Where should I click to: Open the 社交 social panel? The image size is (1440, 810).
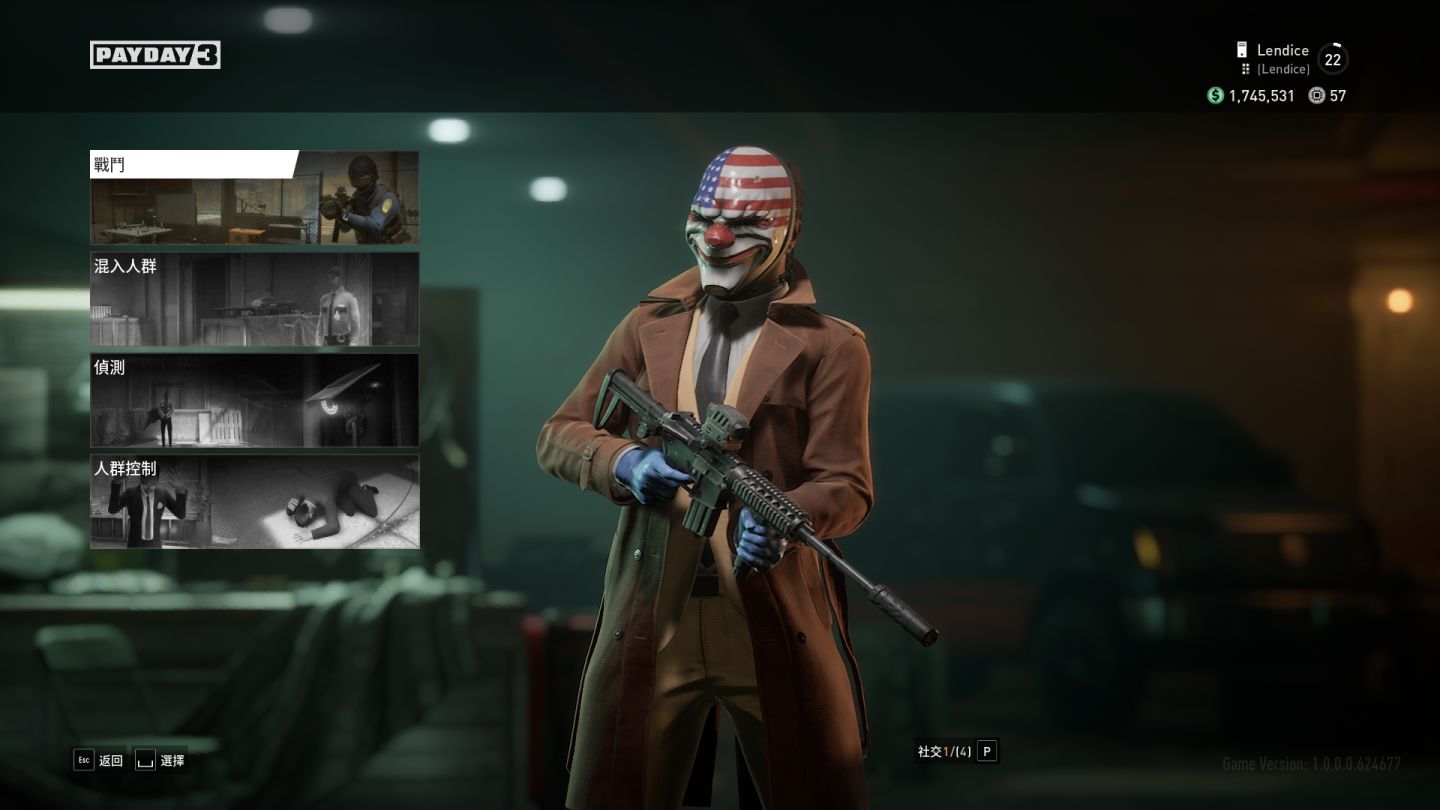pyautogui.click(x=957, y=752)
